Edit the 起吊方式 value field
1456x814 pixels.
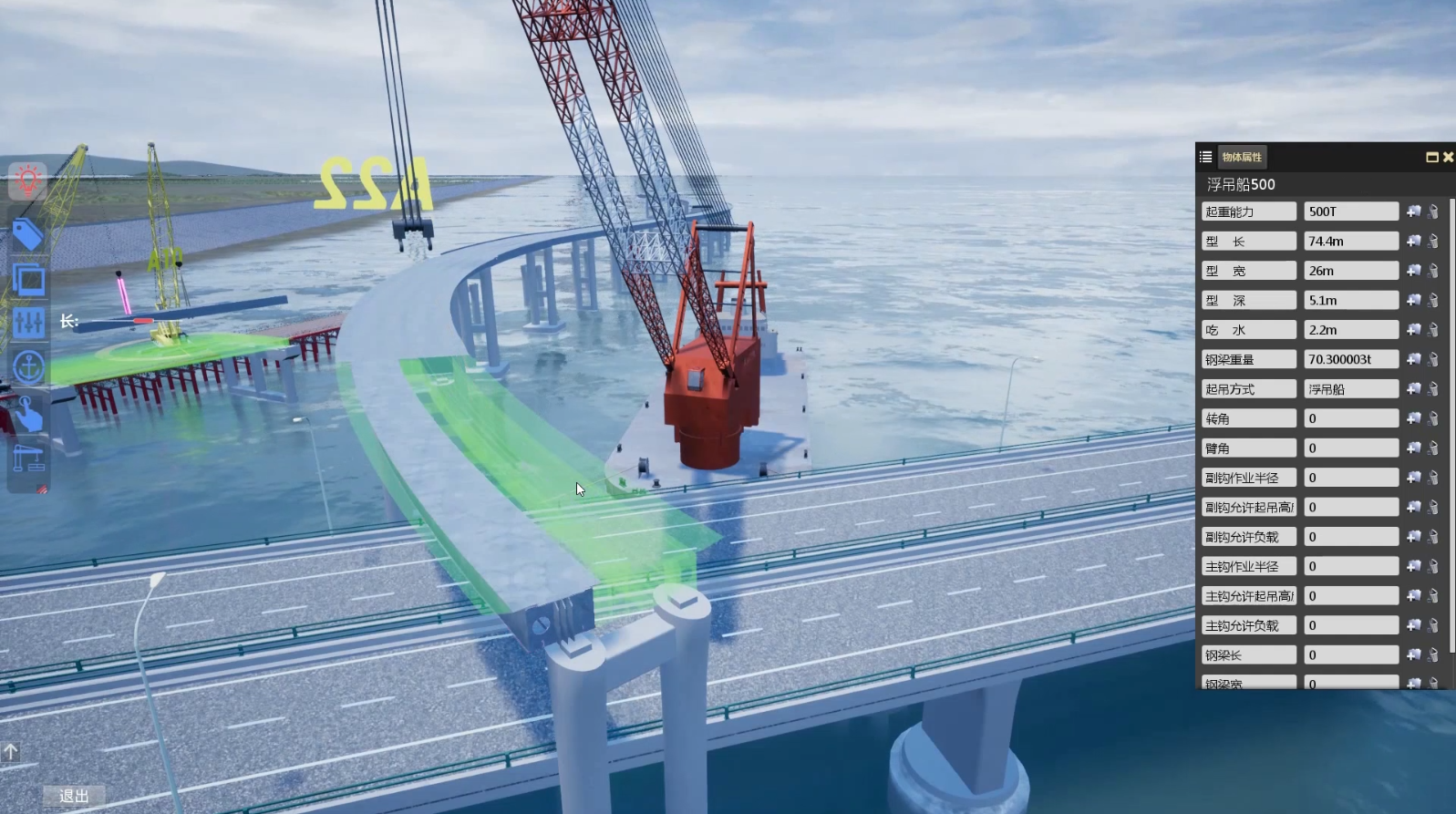pos(1350,389)
